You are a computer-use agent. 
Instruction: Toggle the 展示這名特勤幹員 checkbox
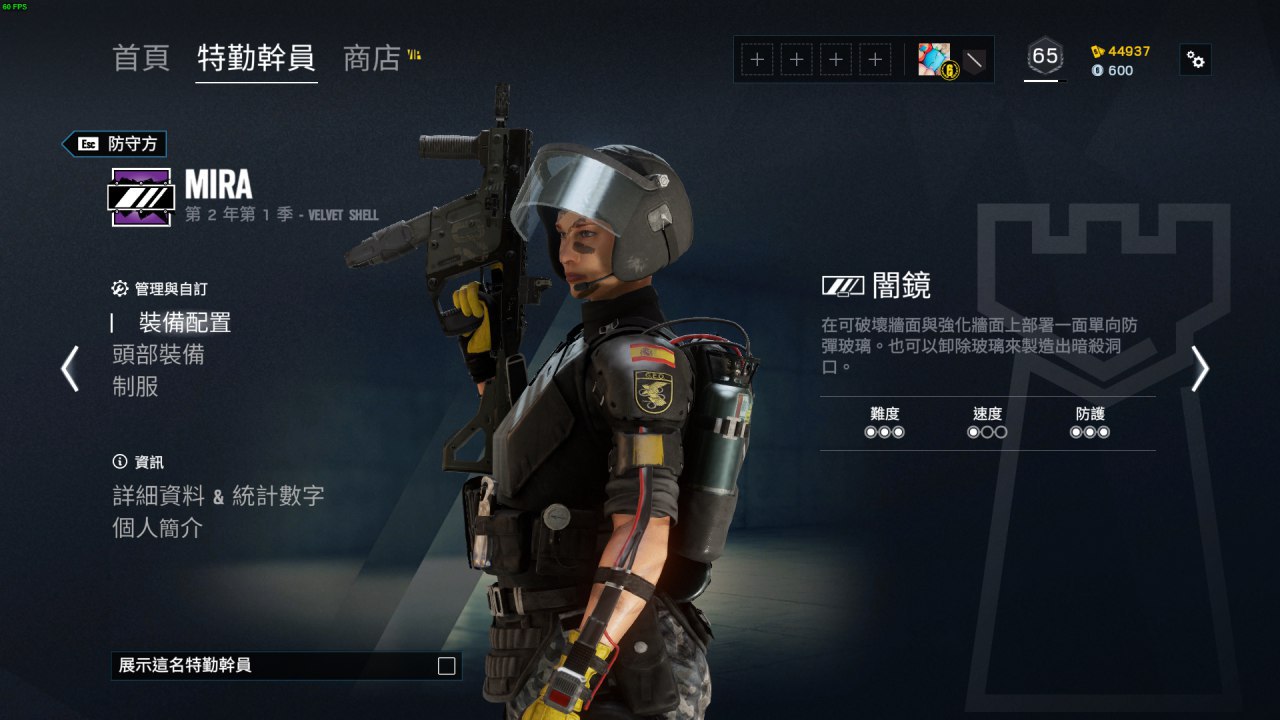(x=447, y=666)
